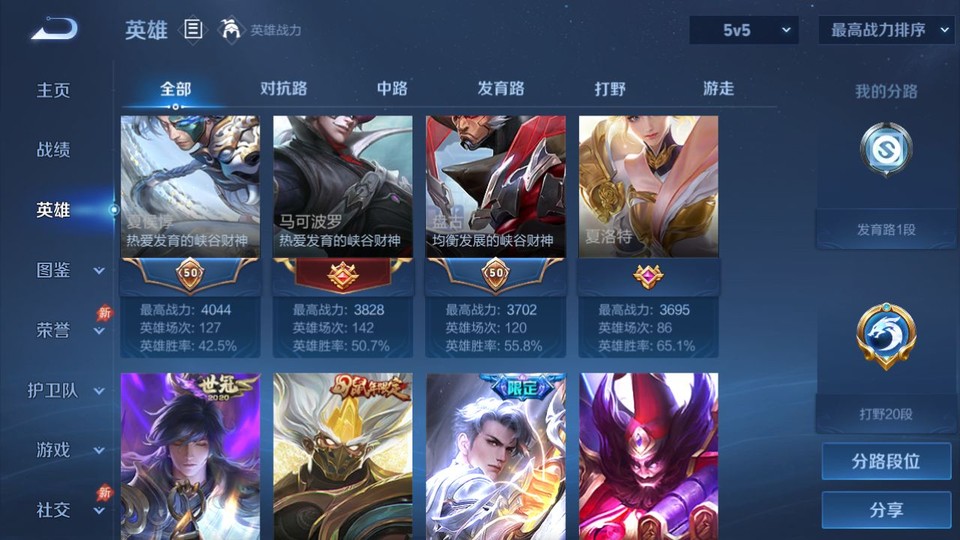Open the 分路段位 lane rank button

pyautogui.click(x=886, y=462)
